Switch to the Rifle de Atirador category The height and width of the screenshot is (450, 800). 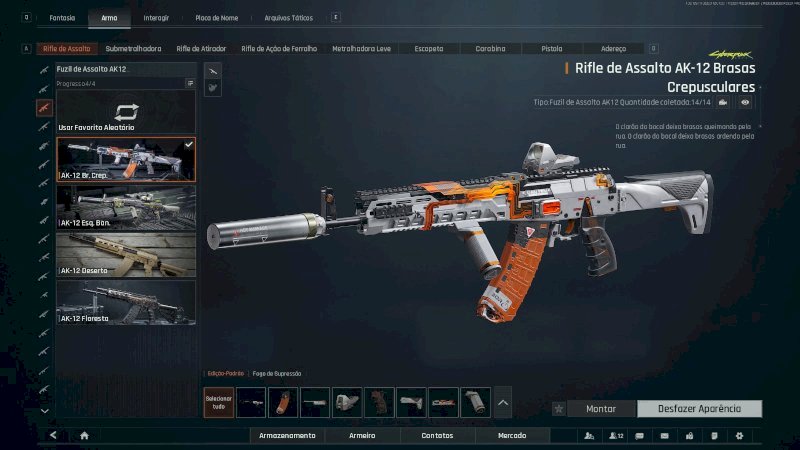(201, 48)
